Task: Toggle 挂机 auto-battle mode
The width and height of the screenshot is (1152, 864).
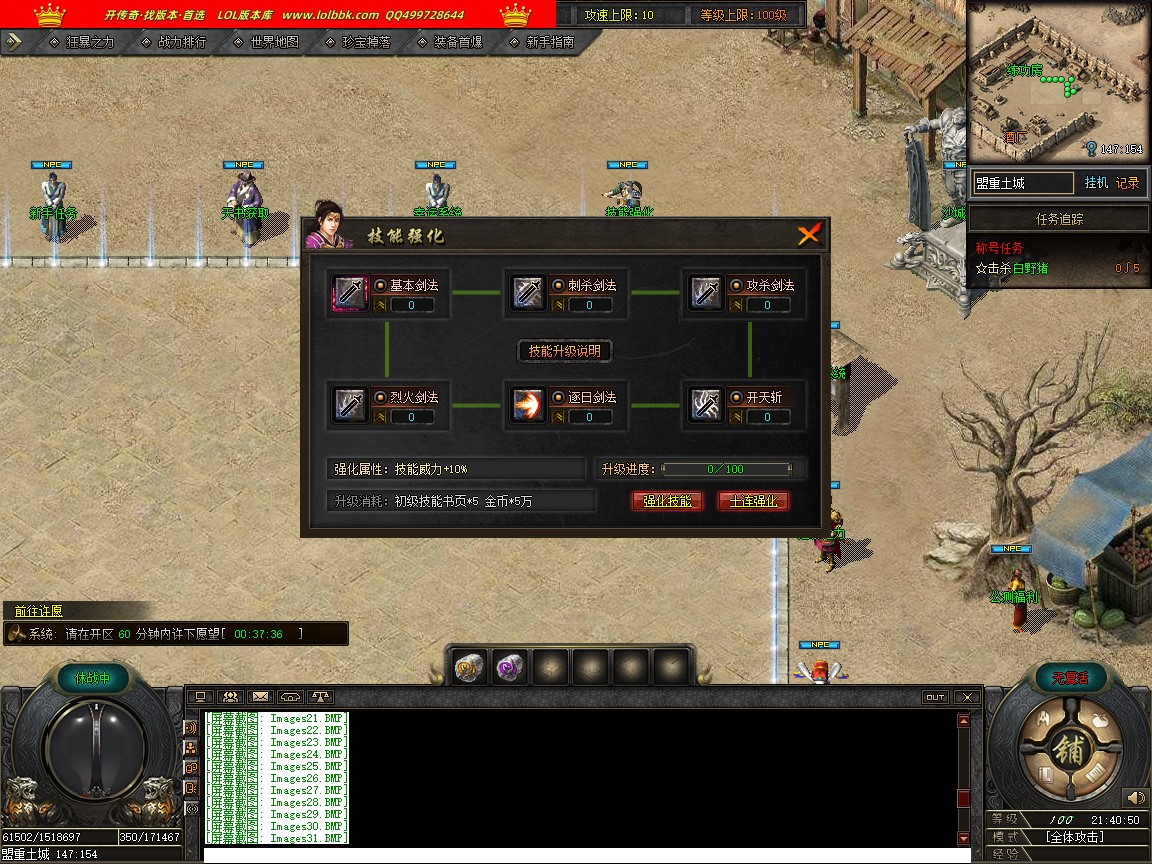Action: click(x=1096, y=183)
